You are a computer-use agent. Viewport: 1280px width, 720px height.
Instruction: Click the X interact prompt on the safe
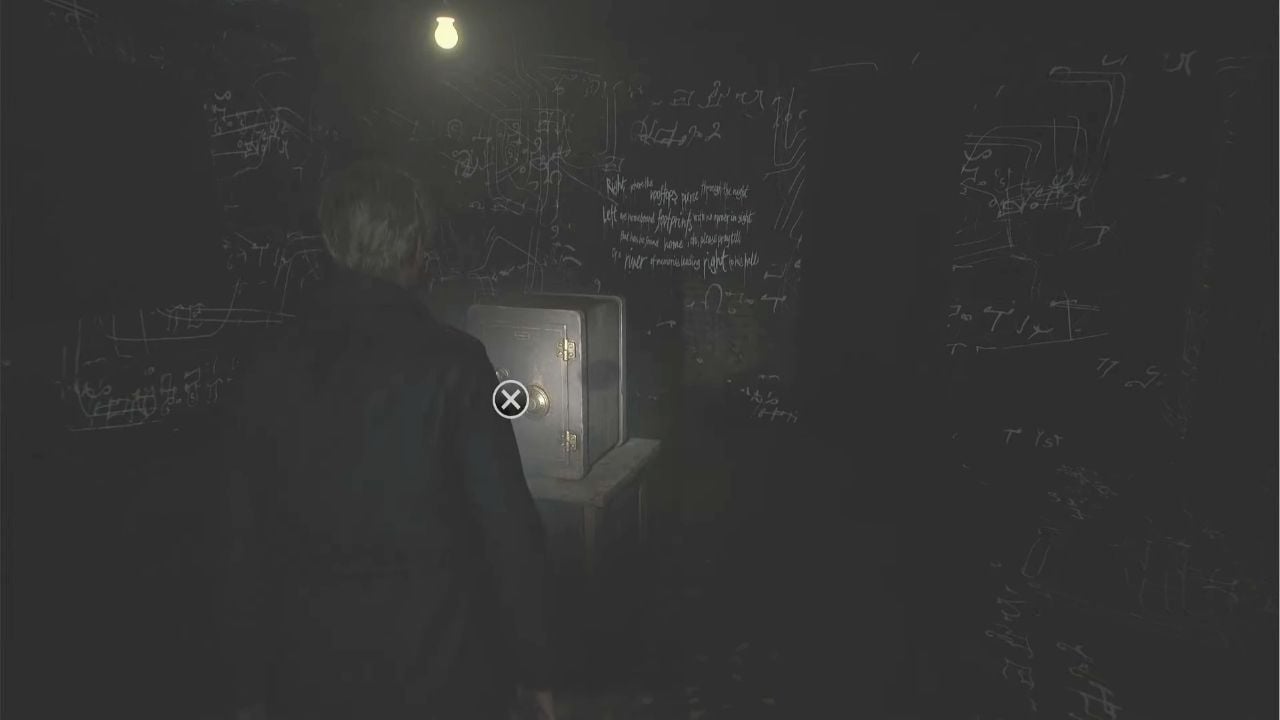click(x=511, y=399)
